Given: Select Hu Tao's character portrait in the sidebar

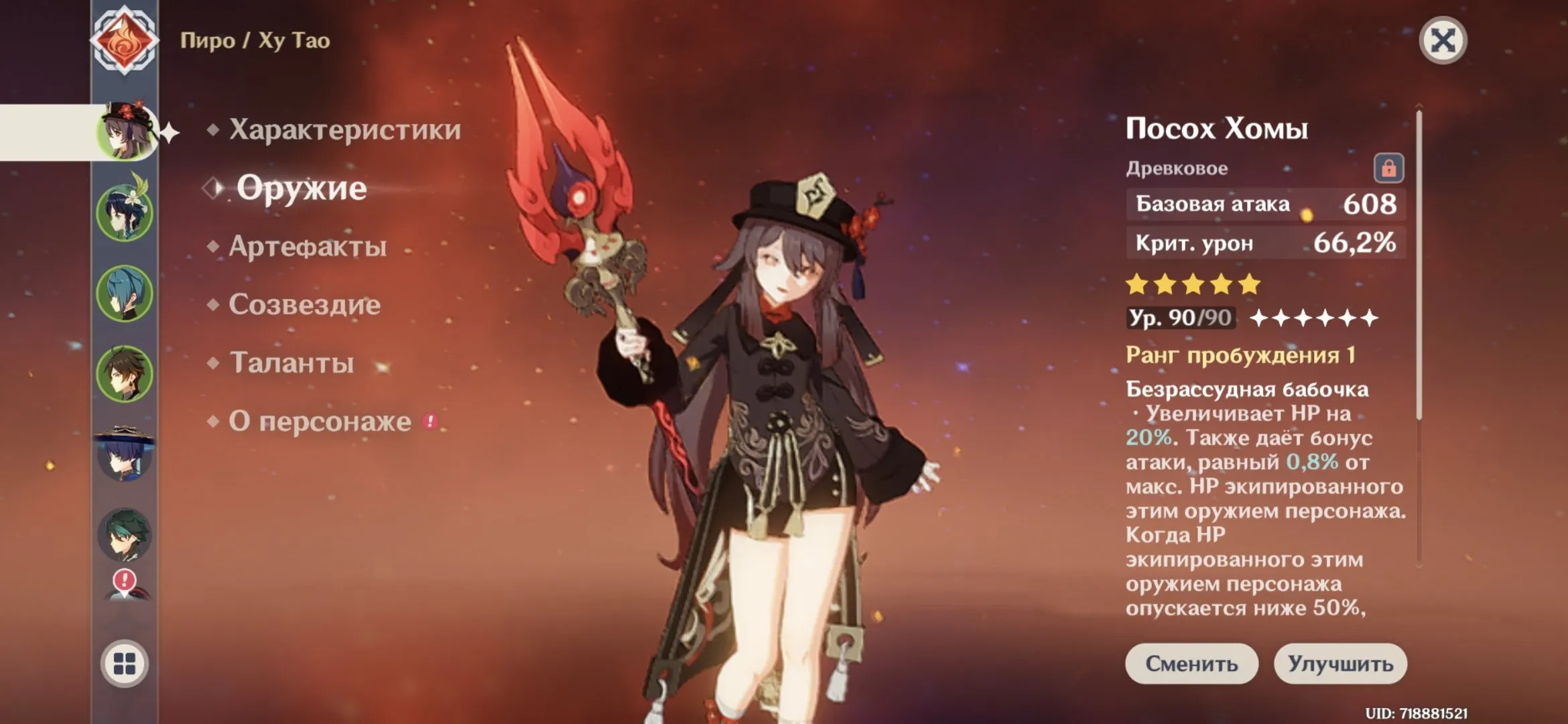Looking at the screenshot, I should 125,131.
